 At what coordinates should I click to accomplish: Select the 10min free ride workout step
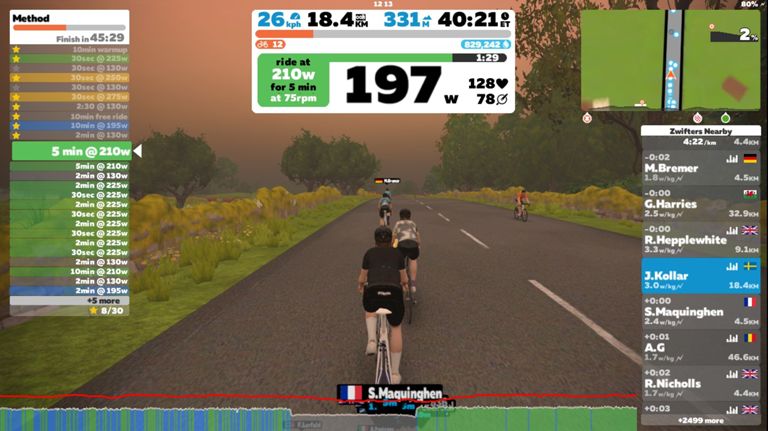(x=70, y=116)
